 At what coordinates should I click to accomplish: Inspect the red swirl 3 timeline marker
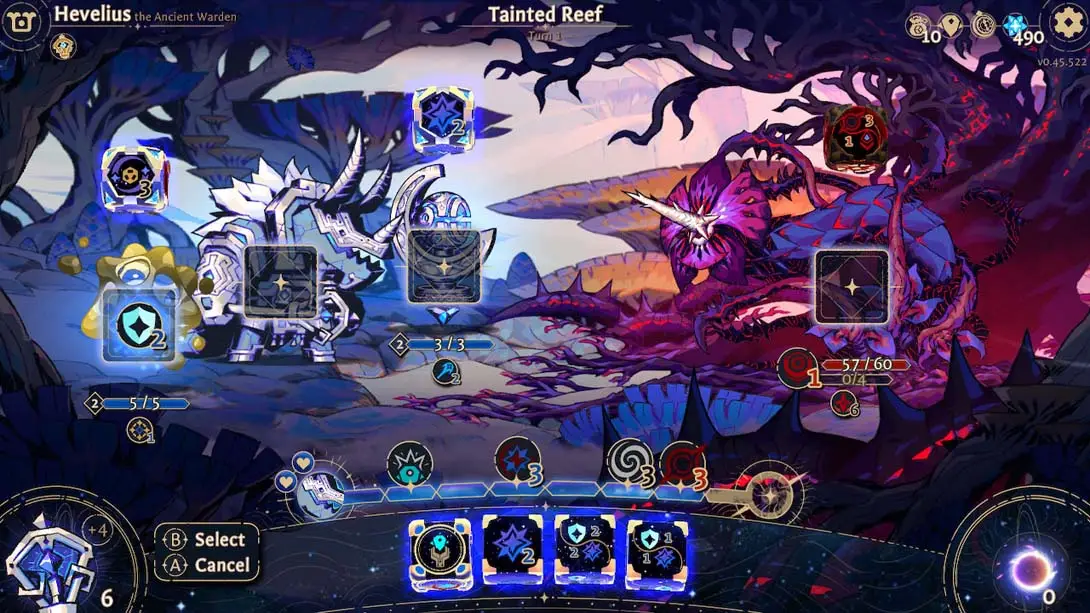coord(683,463)
